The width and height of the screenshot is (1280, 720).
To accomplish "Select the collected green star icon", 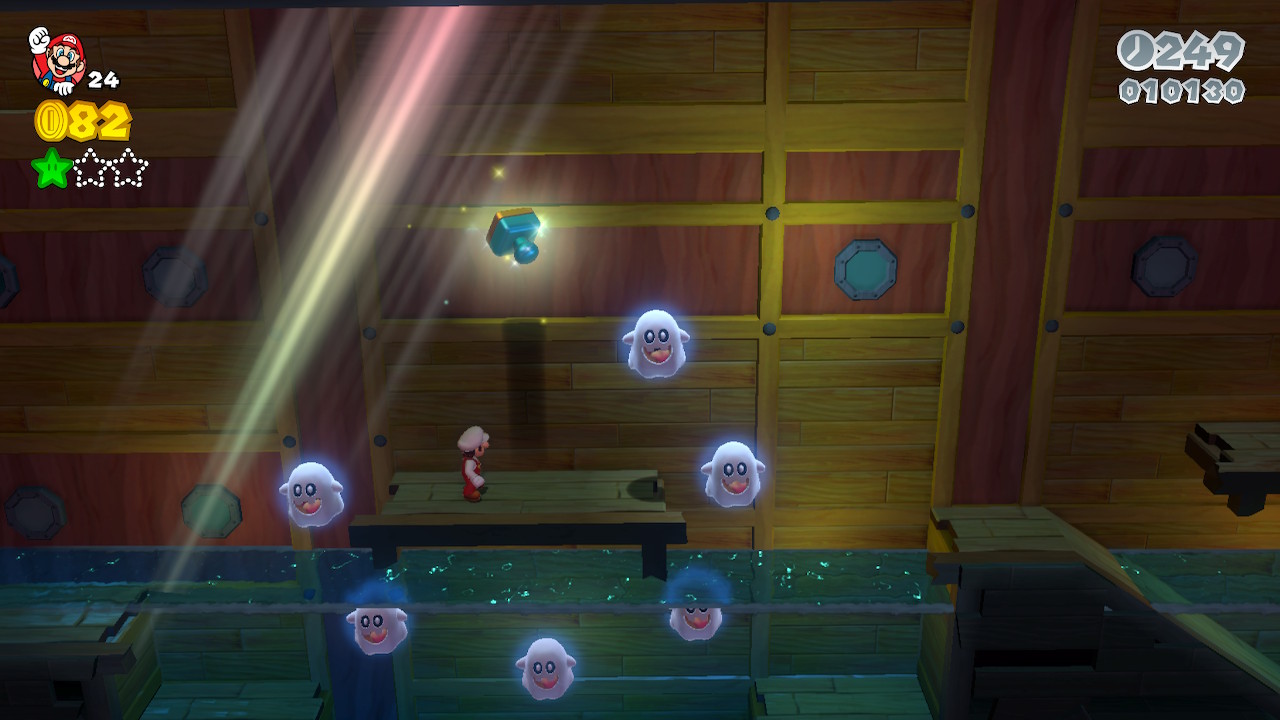I will click(x=51, y=168).
